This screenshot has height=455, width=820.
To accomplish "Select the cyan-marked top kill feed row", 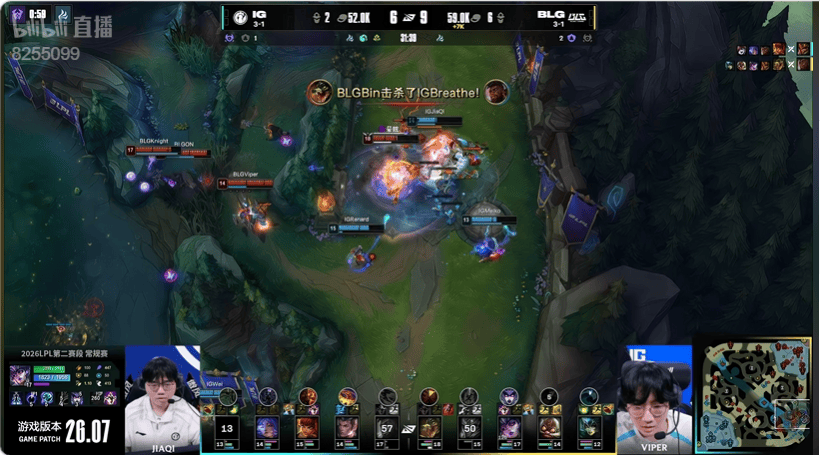I will click(x=774, y=49).
